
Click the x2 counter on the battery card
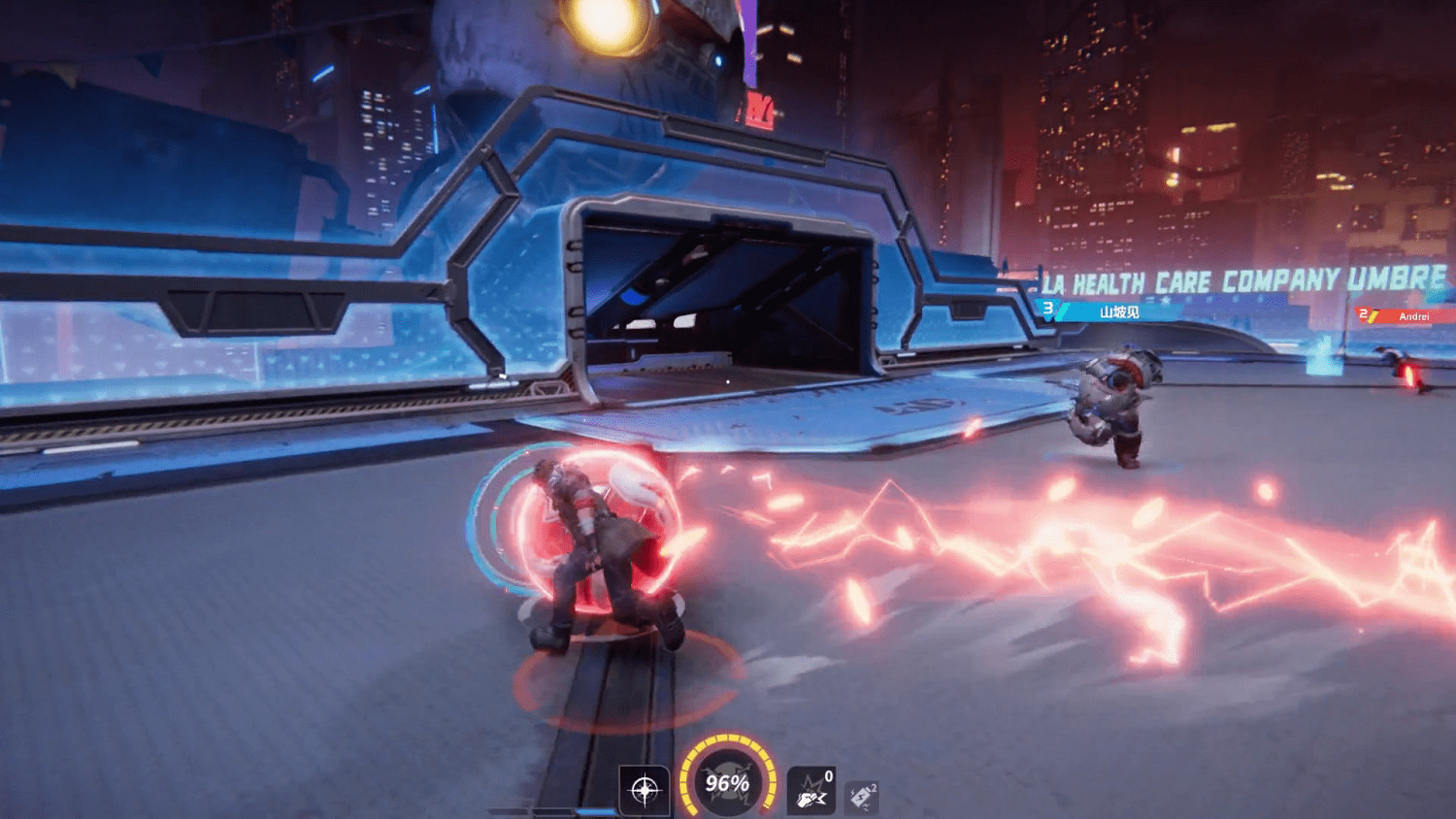(x=874, y=786)
